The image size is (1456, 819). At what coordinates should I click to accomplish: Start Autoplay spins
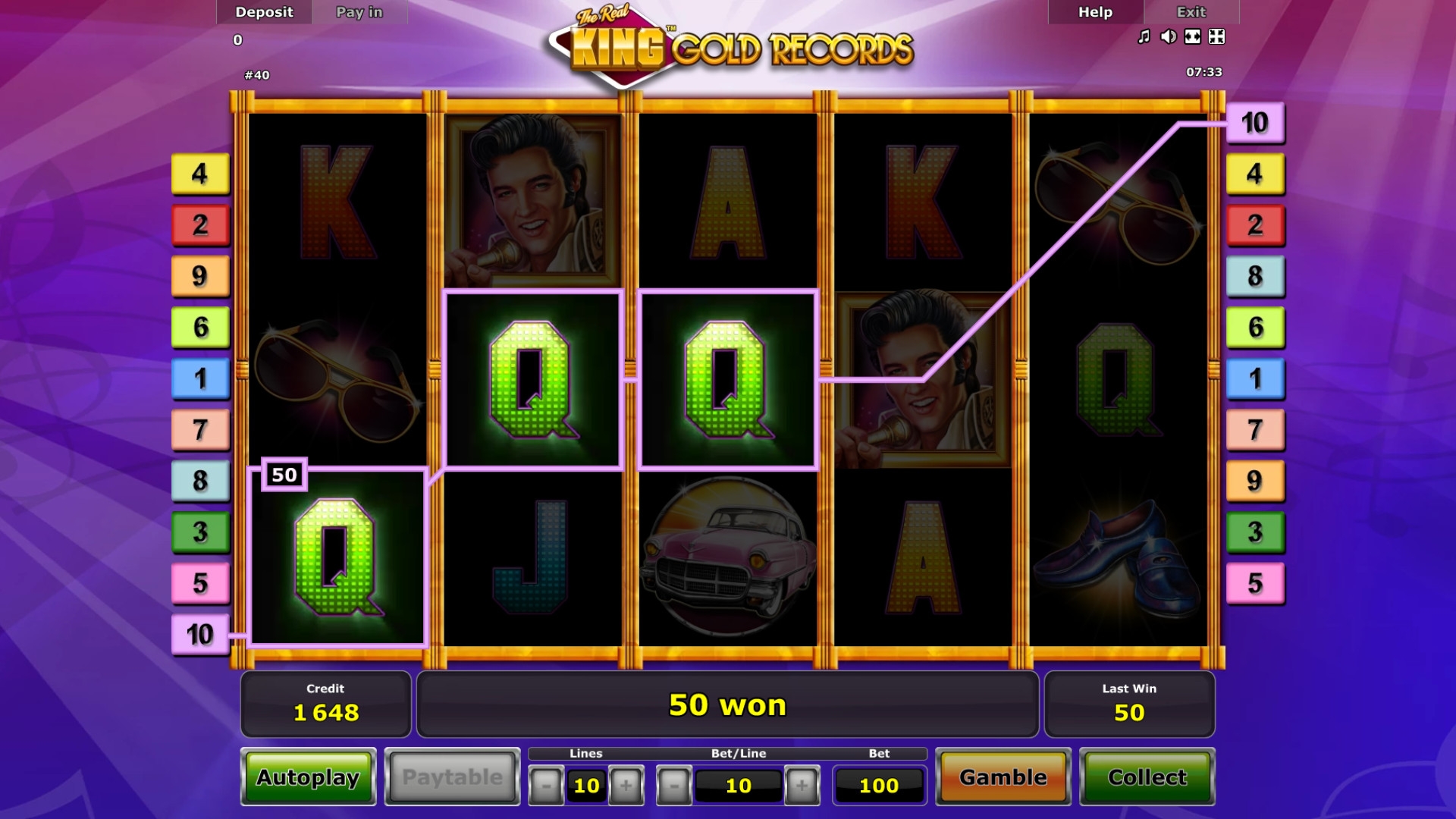[308, 777]
